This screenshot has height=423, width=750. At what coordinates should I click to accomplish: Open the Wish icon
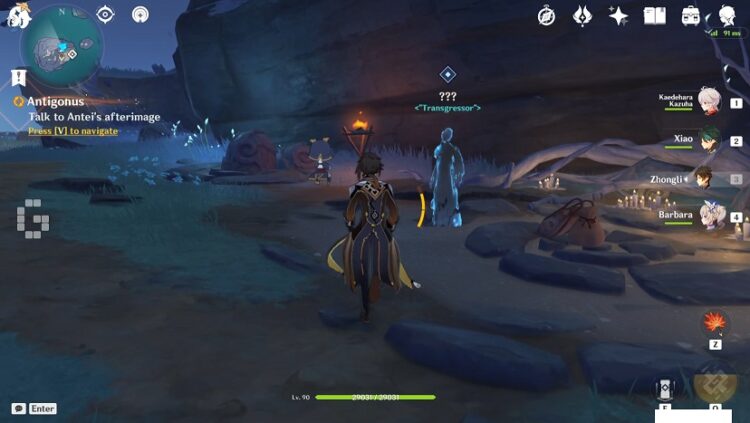(582, 15)
